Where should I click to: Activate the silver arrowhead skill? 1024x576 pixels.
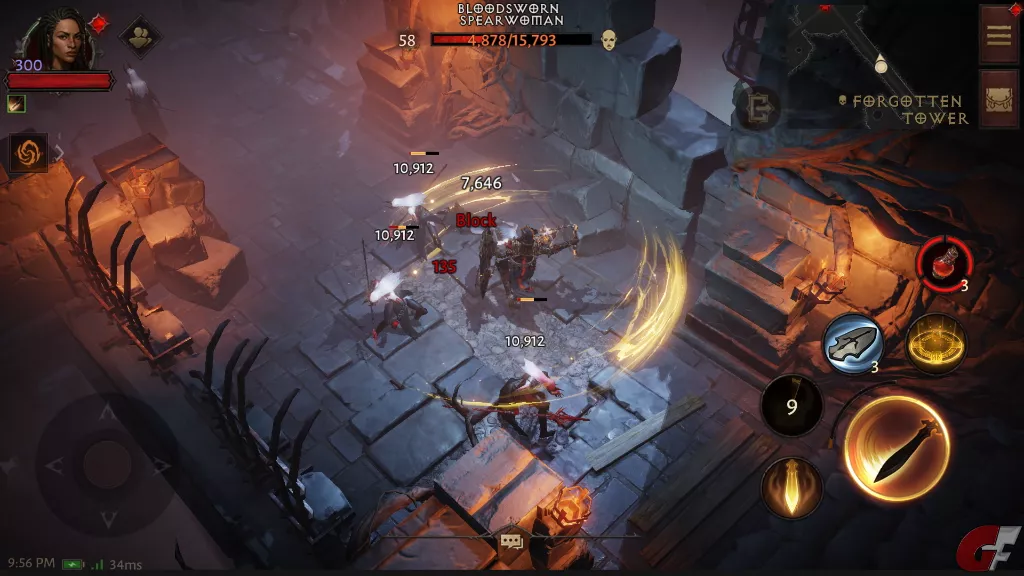[x=852, y=345]
